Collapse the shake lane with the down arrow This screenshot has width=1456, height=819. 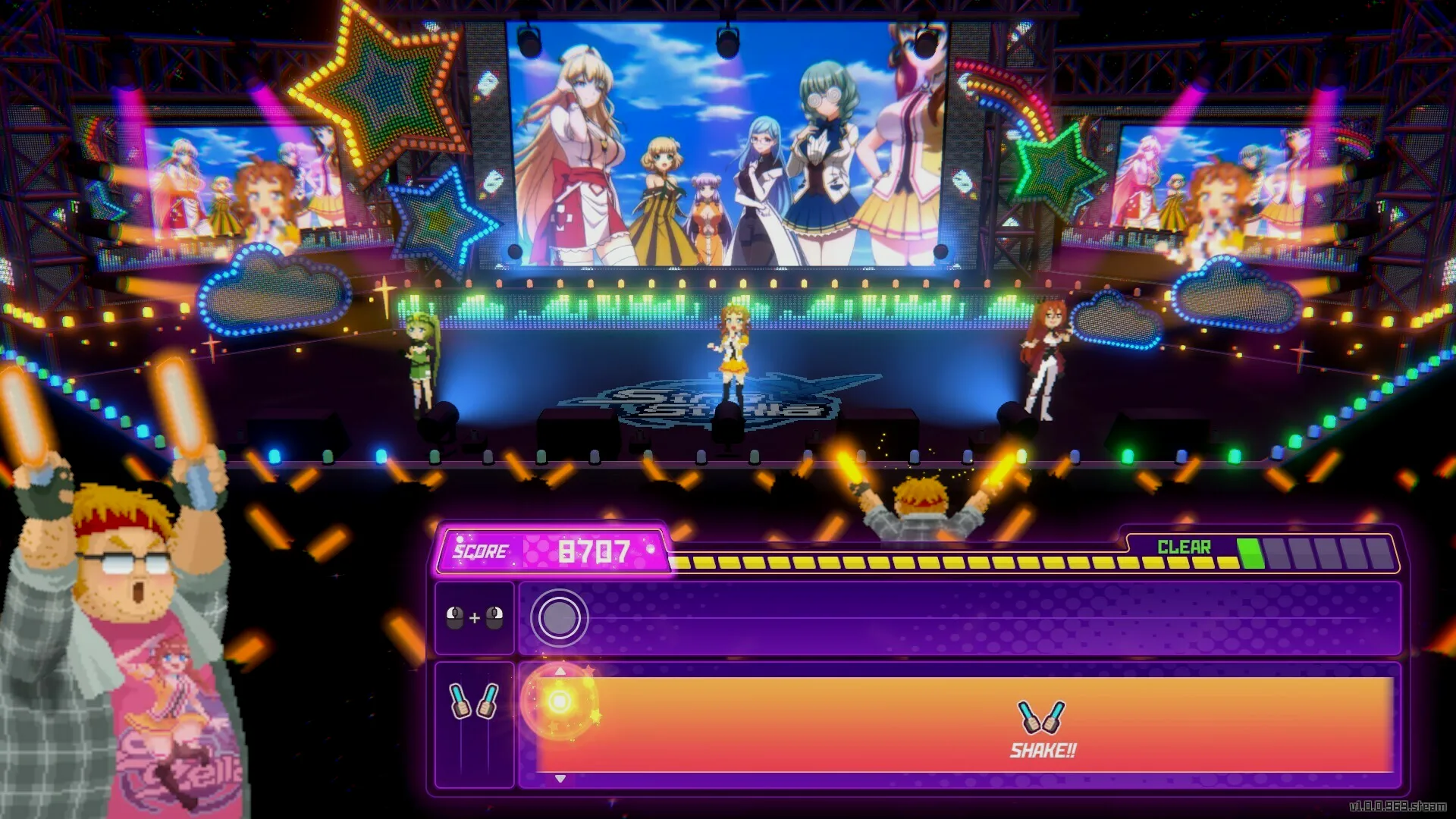coord(559,777)
